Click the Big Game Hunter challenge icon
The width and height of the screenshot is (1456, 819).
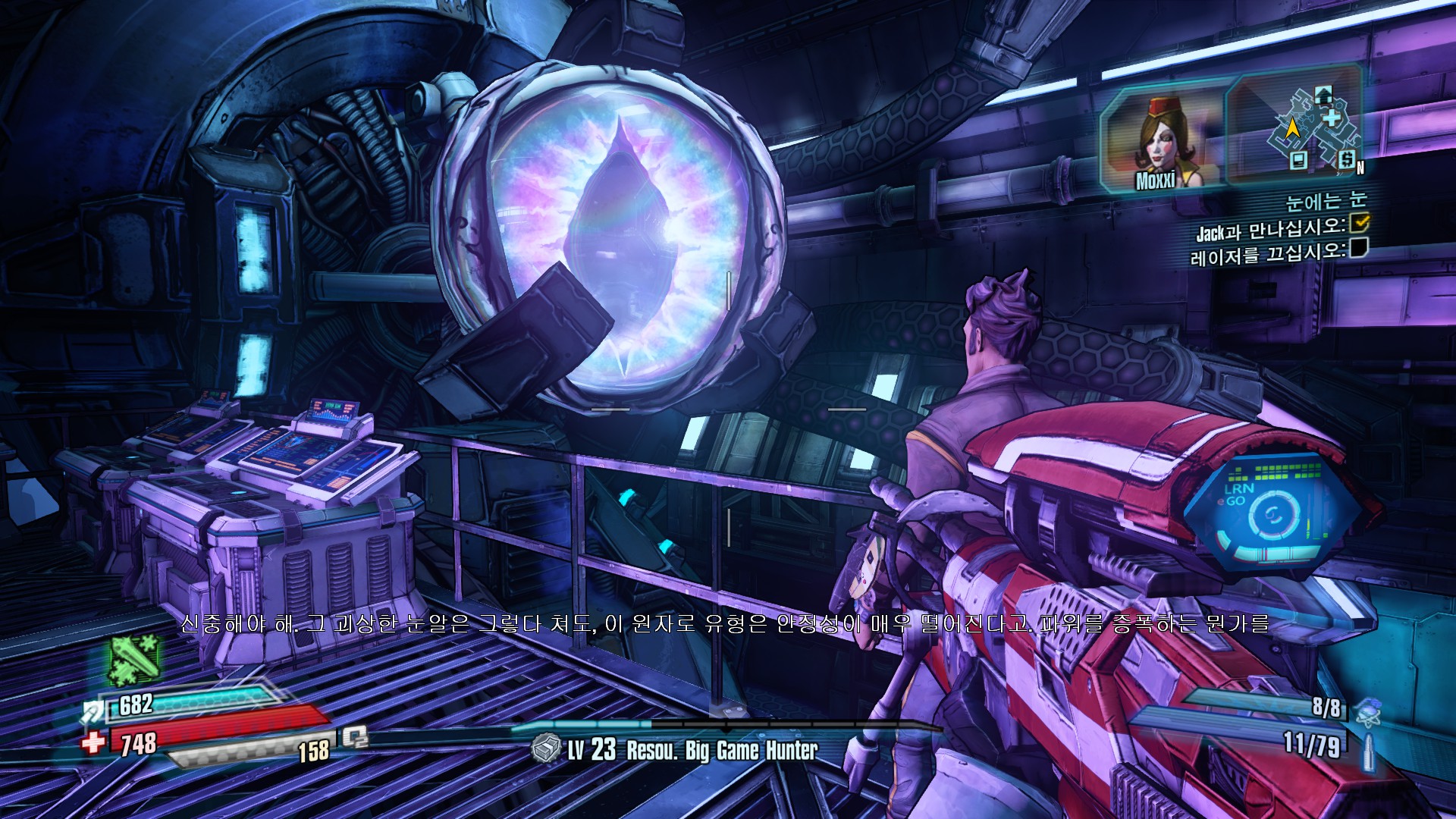point(545,749)
